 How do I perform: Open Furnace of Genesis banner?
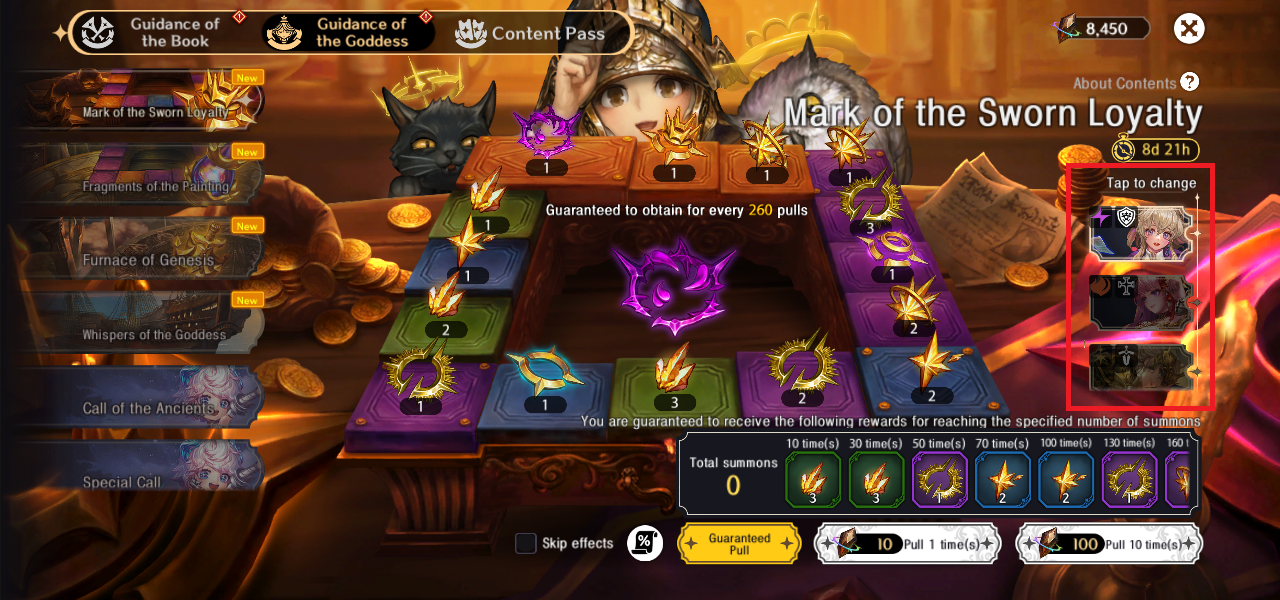[140, 249]
